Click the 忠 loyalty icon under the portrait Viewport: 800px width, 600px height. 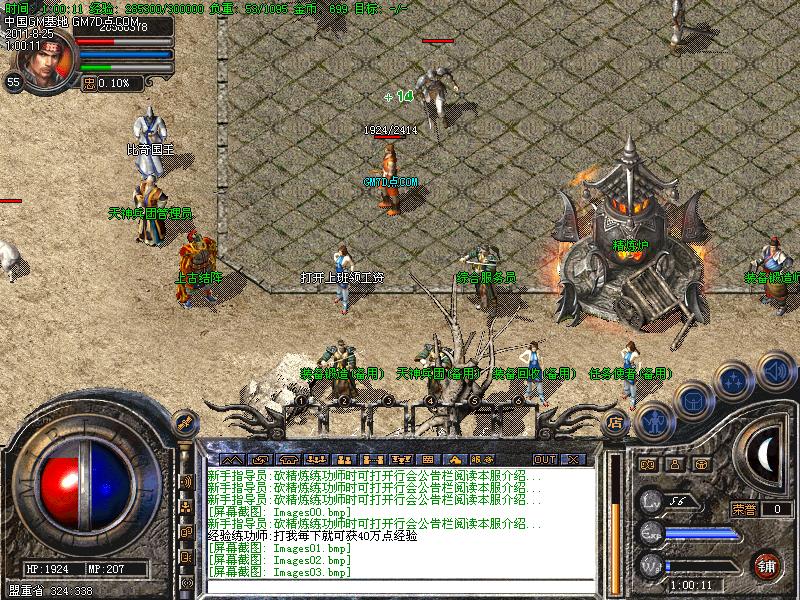89,84
